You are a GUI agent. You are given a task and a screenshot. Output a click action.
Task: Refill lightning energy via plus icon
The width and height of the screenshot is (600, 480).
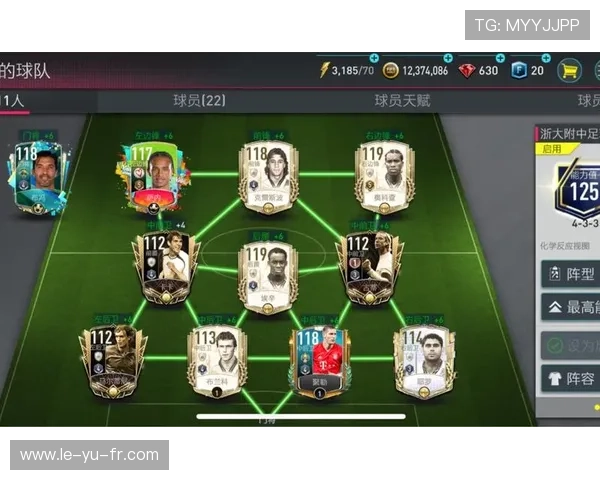pyautogui.click(x=374, y=58)
